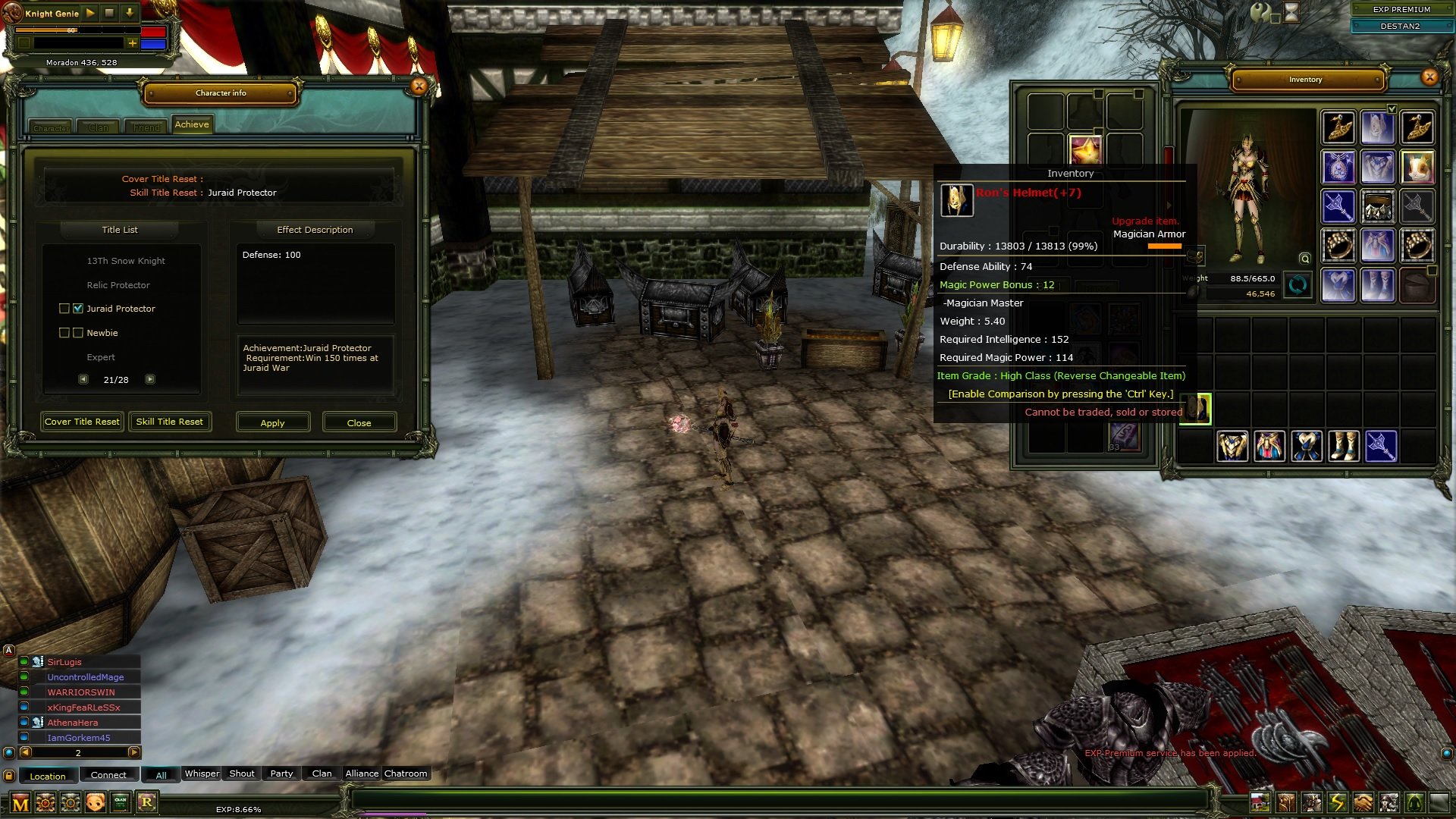
Task: Select the equipped hammer in the inventory
Action: tap(1338, 207)
